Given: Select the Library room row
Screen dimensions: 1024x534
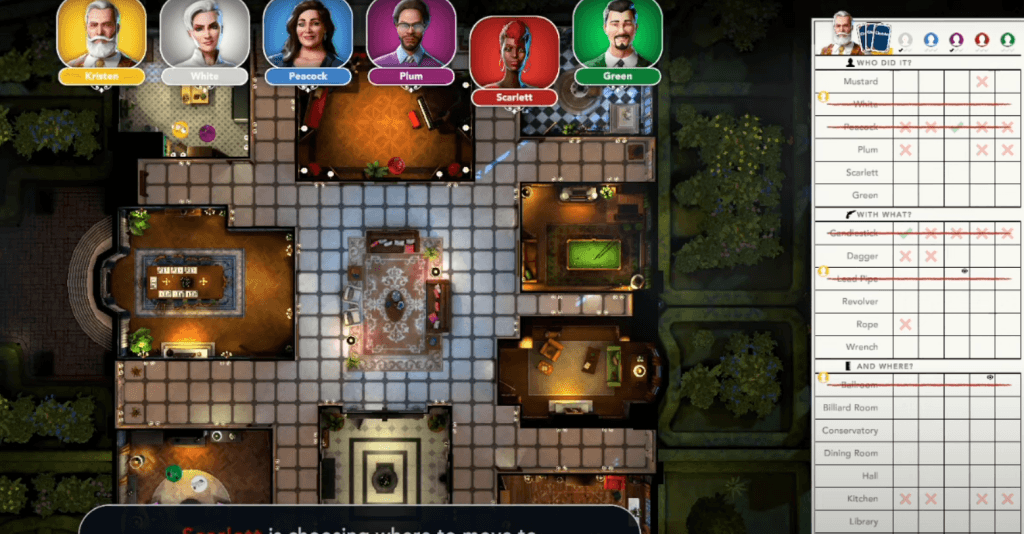Looking at the screenshot, I should point(860,521).
